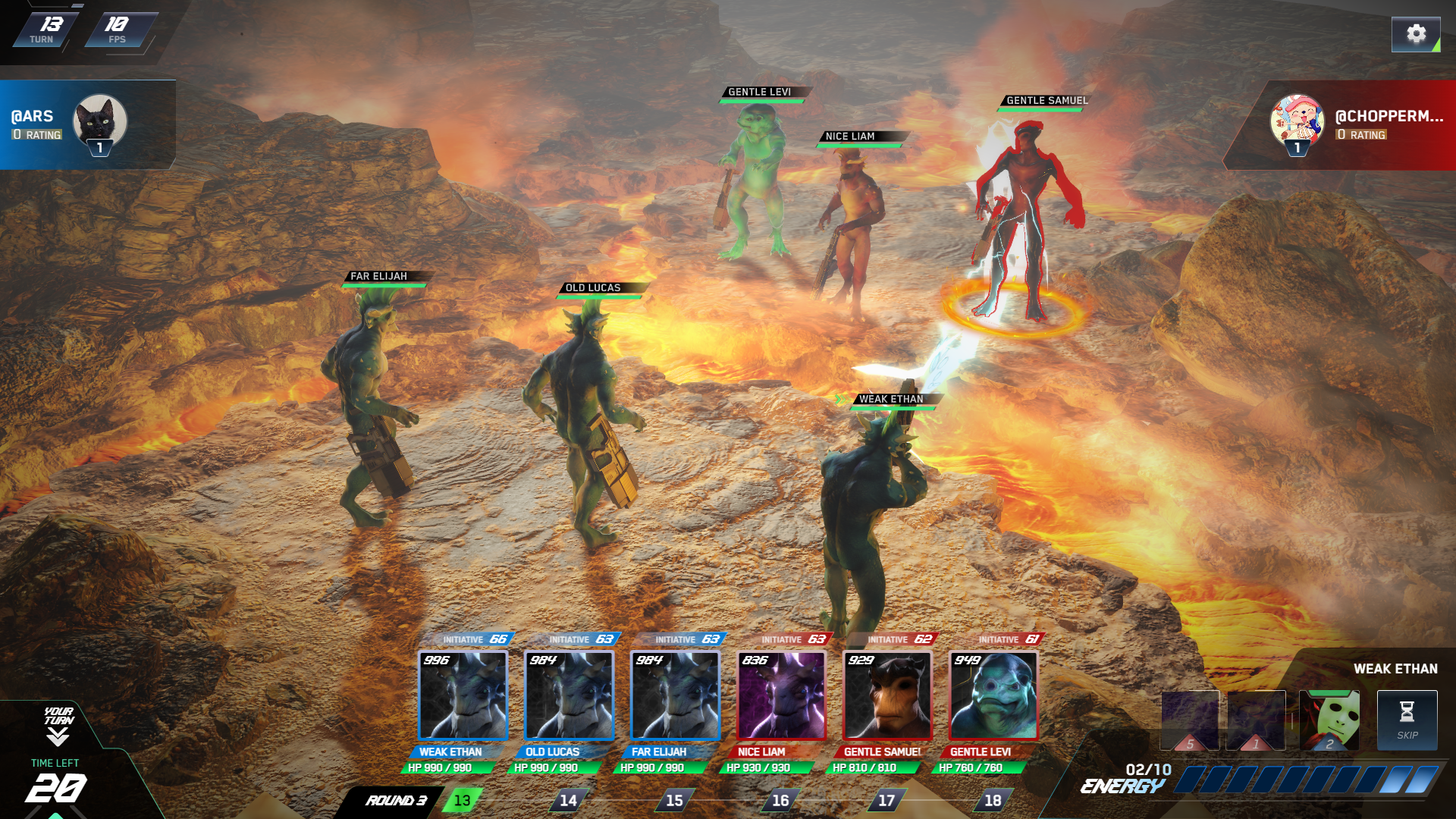View the @CHOPPERM... opponent avatar
1456x819 pixels.
click(1297, 121)
